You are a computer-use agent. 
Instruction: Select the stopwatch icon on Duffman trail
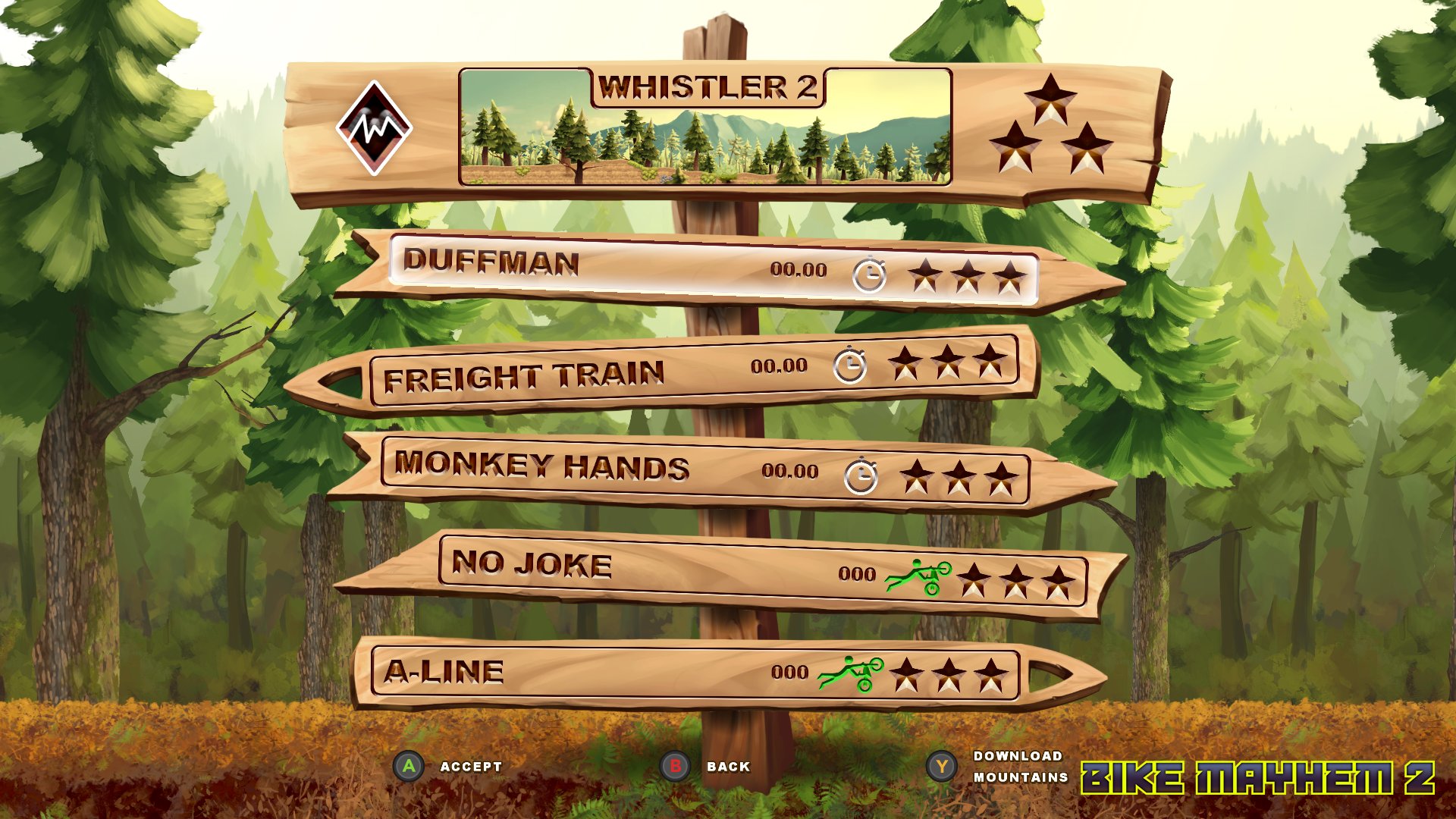pyautogui.click(x=870, y=273)
